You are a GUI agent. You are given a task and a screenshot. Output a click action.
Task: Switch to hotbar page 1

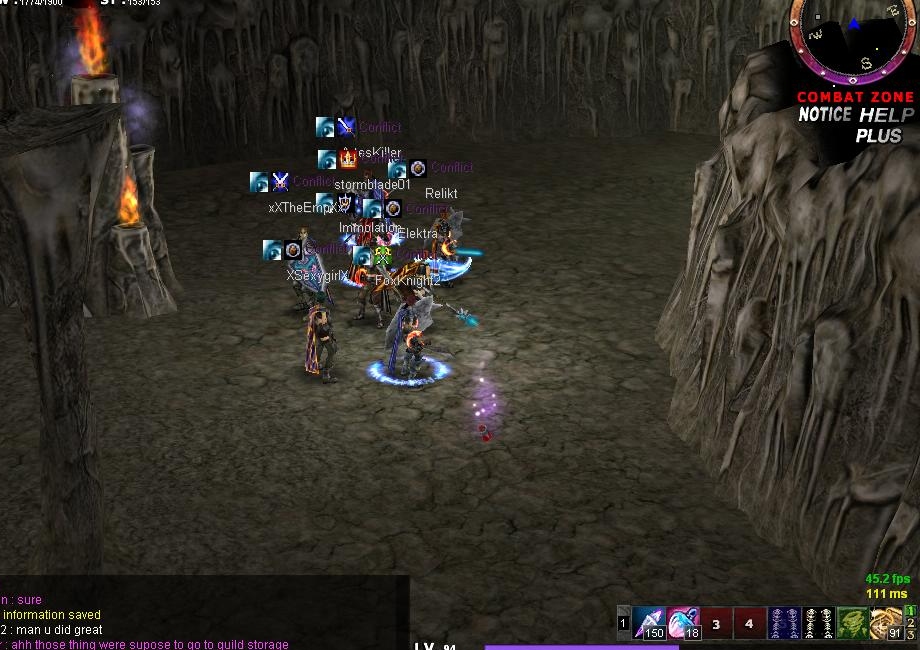click(911, 611)
